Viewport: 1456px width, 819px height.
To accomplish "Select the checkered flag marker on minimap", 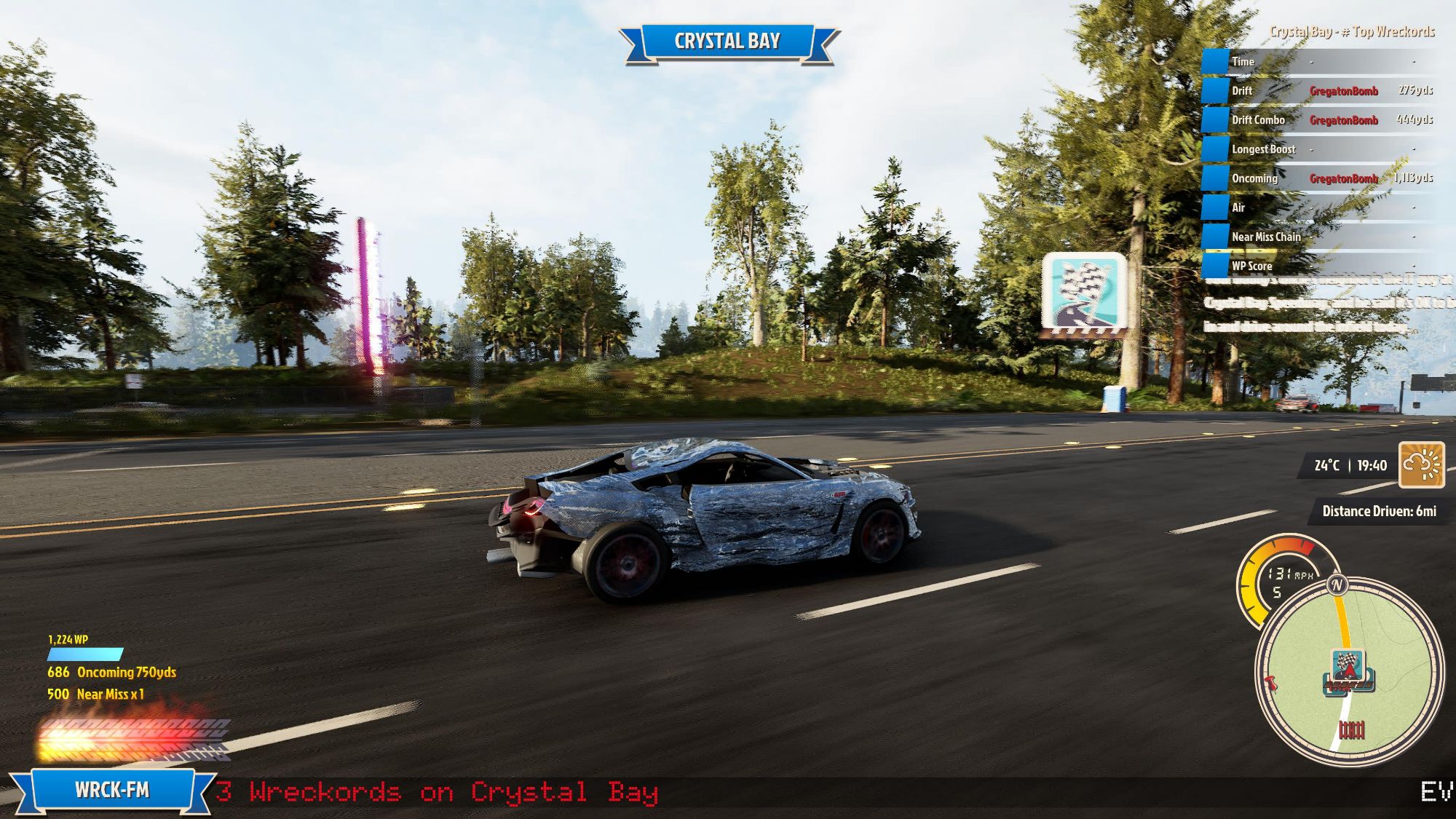I will 1348,666.
